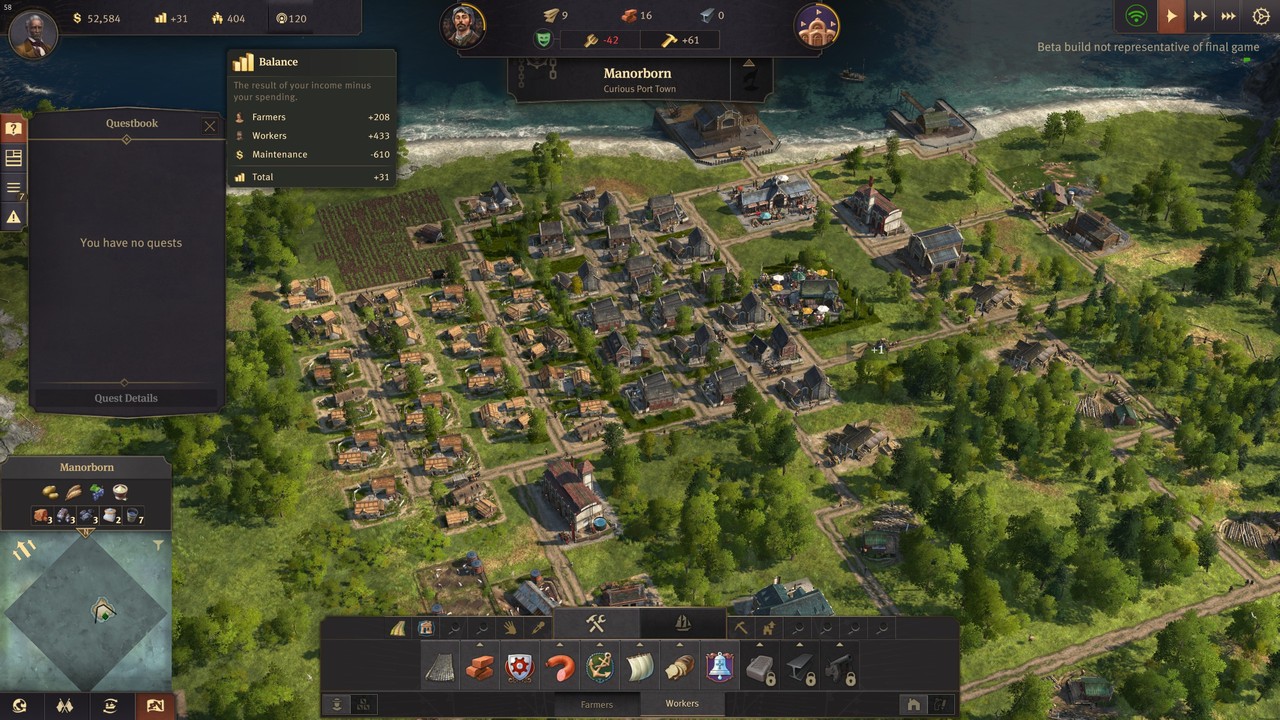Close the Questbook panel
The image size is (1280, 720).
point(209,126)
